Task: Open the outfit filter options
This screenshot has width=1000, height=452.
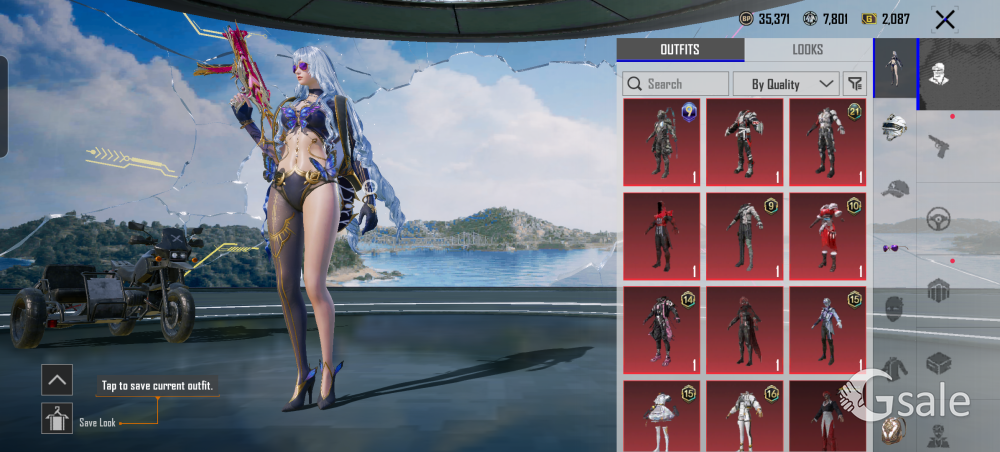Action: coord(855,84)
